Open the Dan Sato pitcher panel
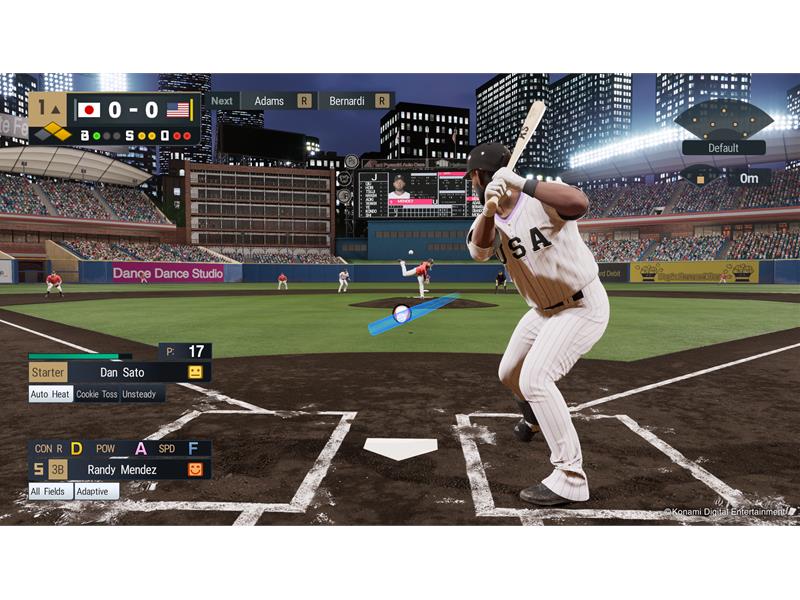The image size is (800, 600). tap(119, 372)
